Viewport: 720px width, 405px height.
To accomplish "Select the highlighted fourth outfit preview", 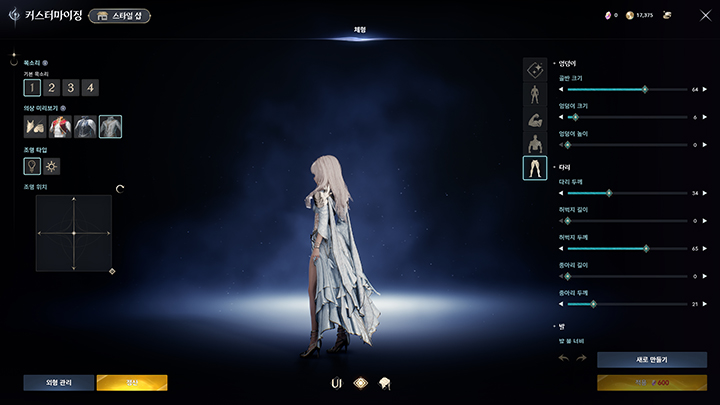I will pos(110,126).
